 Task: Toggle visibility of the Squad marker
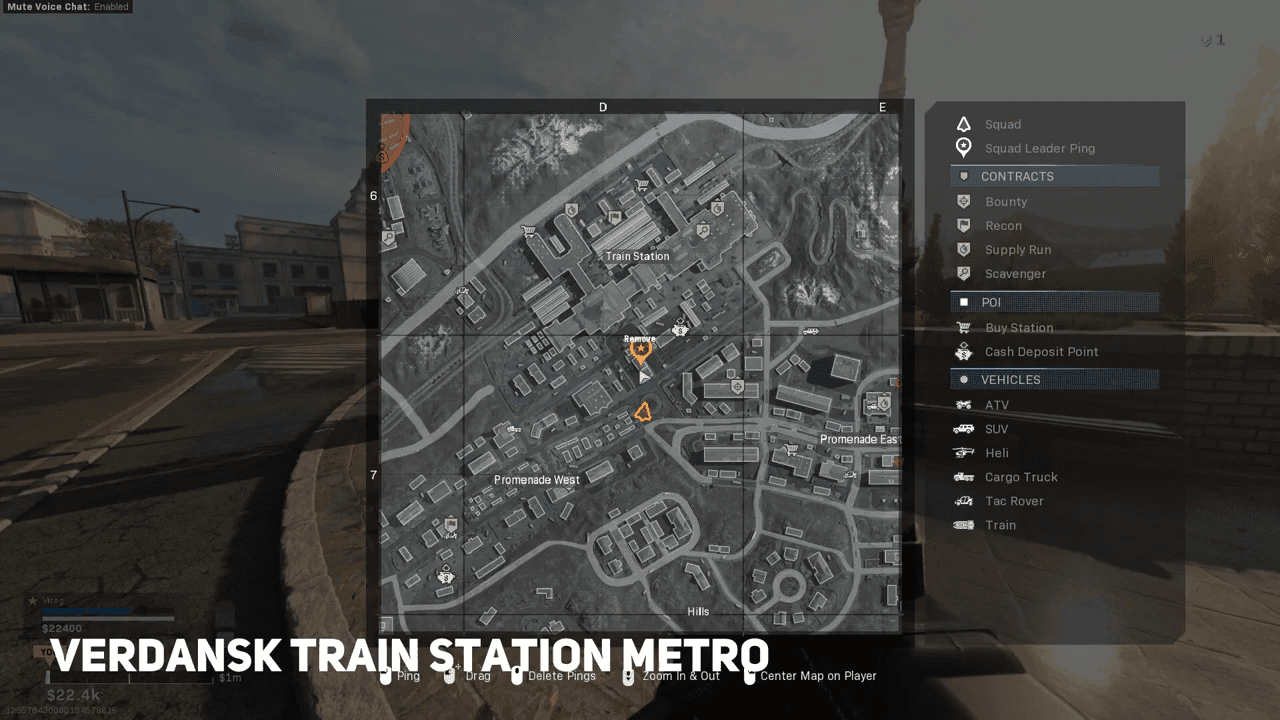coord(961,124)
